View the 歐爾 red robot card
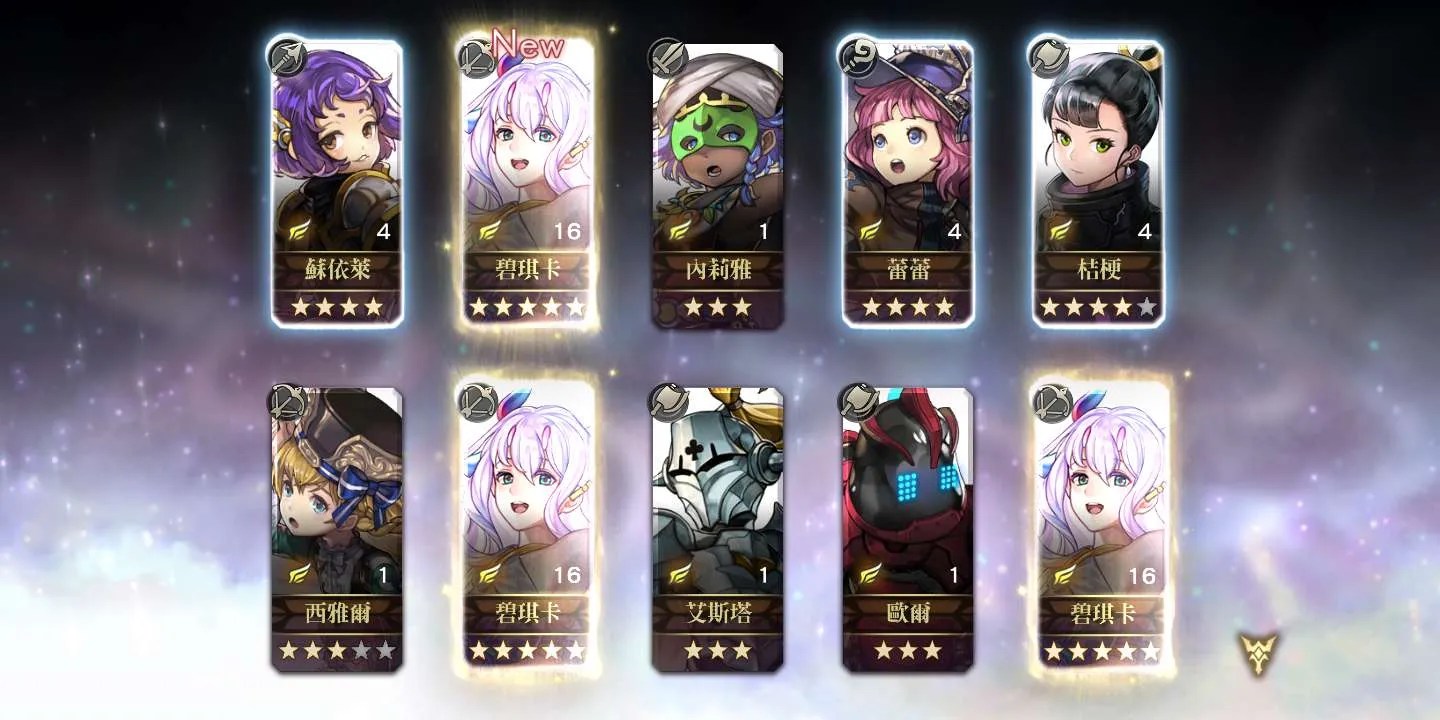The image size is (1440, 720). coord(907,527)
